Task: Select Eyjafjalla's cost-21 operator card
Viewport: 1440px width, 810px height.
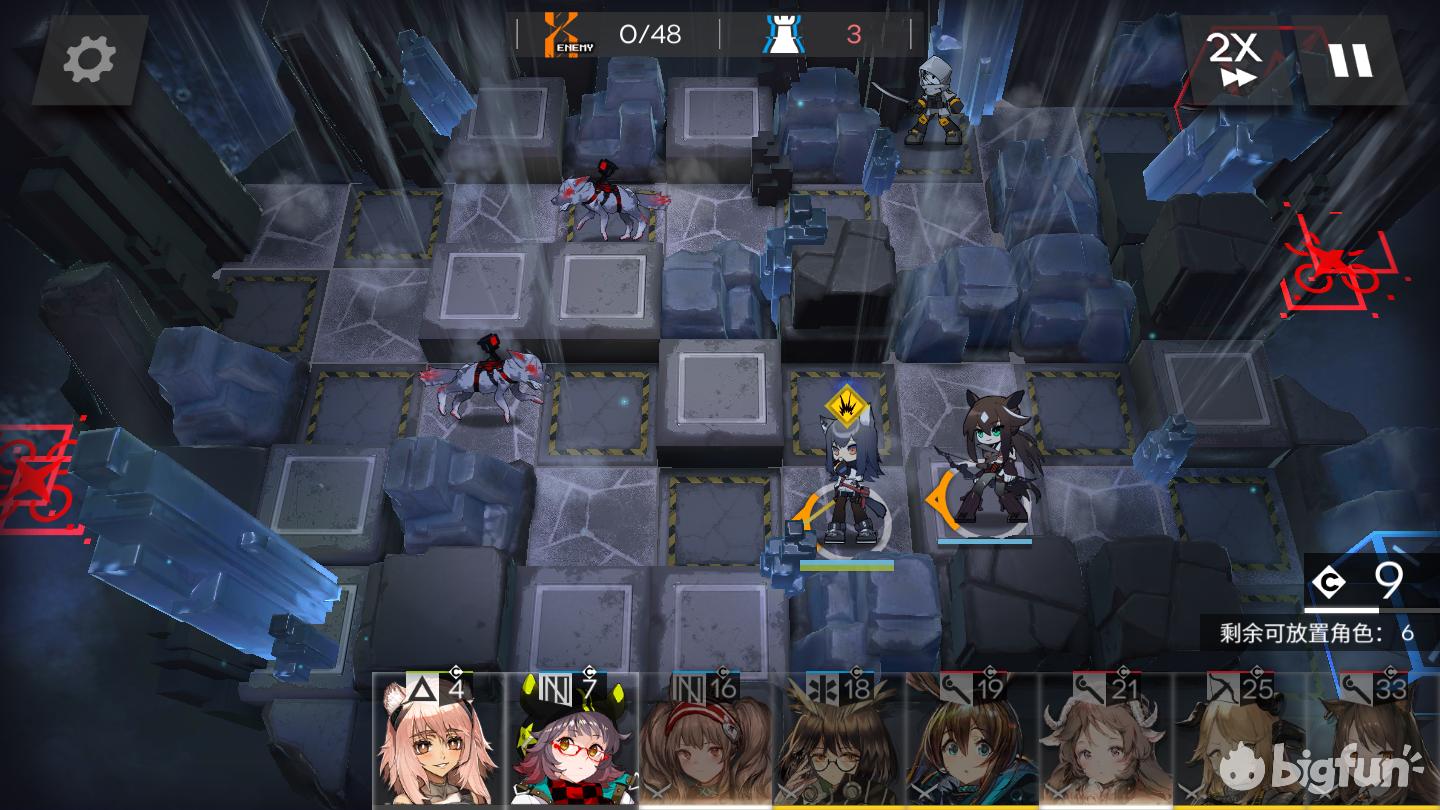Action: (1100, 745)
